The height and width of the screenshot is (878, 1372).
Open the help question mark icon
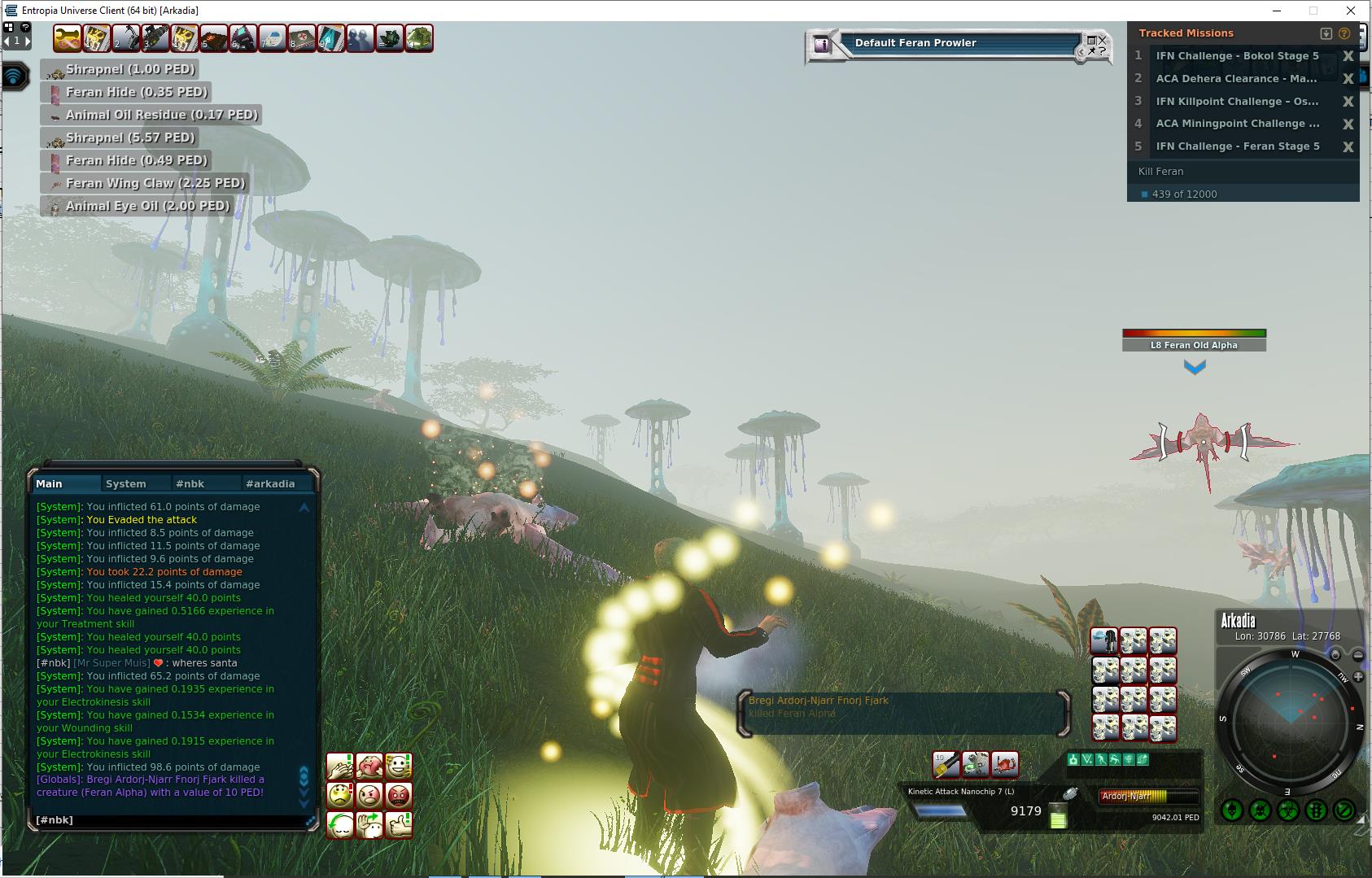point(25,28)
